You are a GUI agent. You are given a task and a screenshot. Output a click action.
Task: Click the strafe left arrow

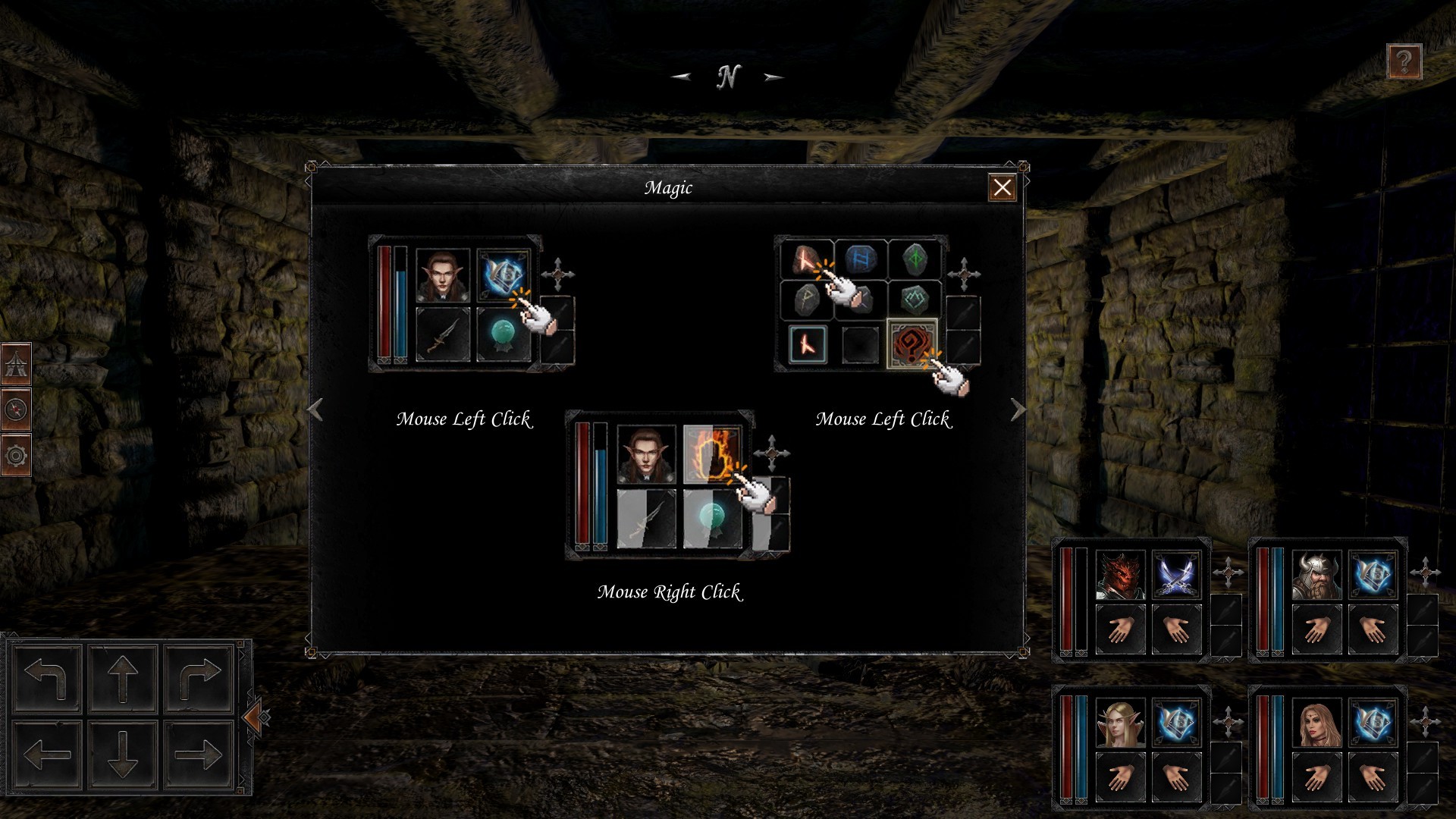tap(46, 754)
